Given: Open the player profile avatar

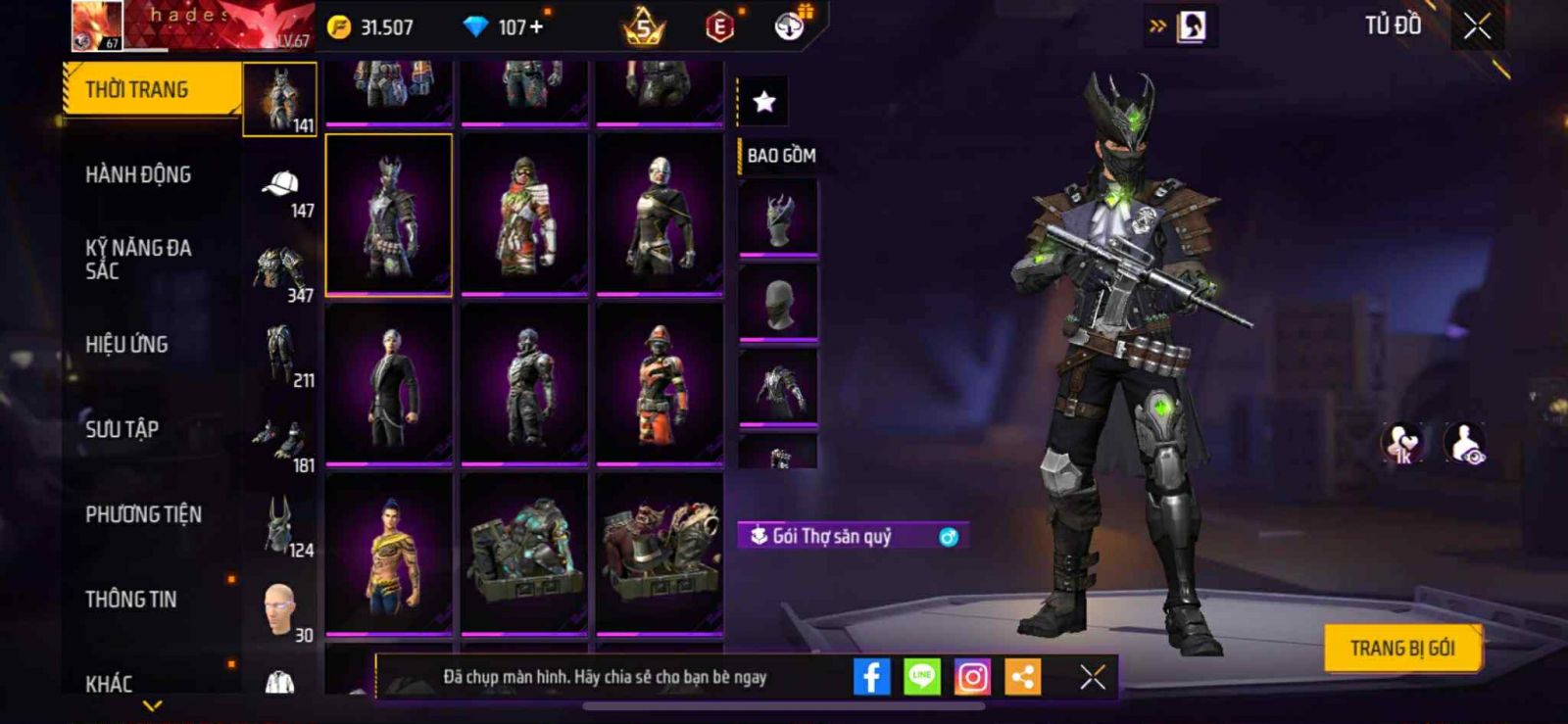Looking at the screenshot, I should (x=97, y=26).
